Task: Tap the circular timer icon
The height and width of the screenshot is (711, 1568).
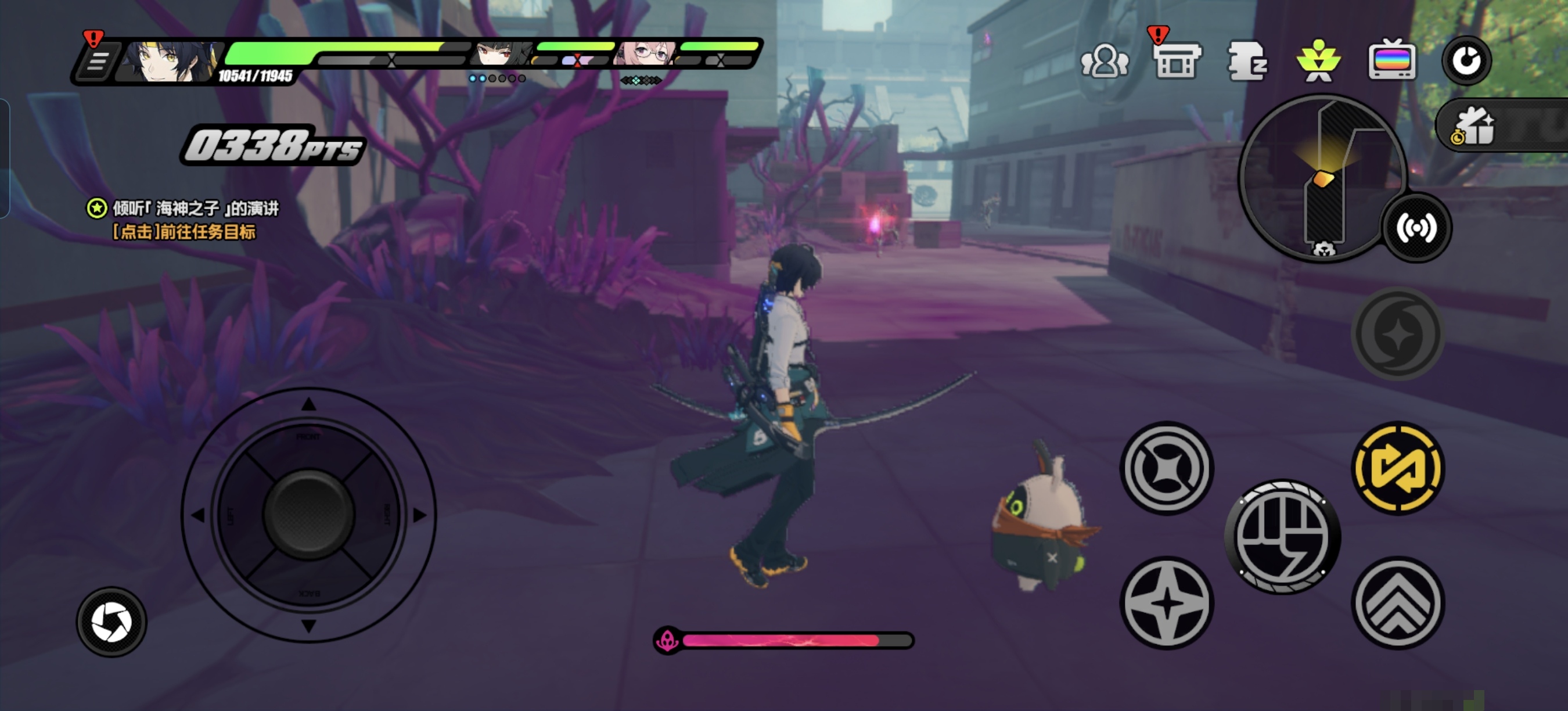Action: 1466,61
